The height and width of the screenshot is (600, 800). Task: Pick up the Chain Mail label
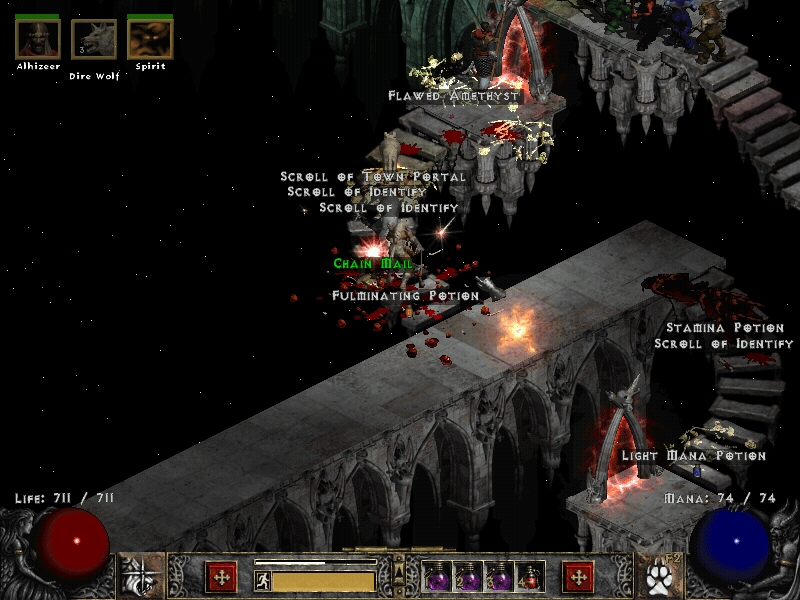coord(373,264)
